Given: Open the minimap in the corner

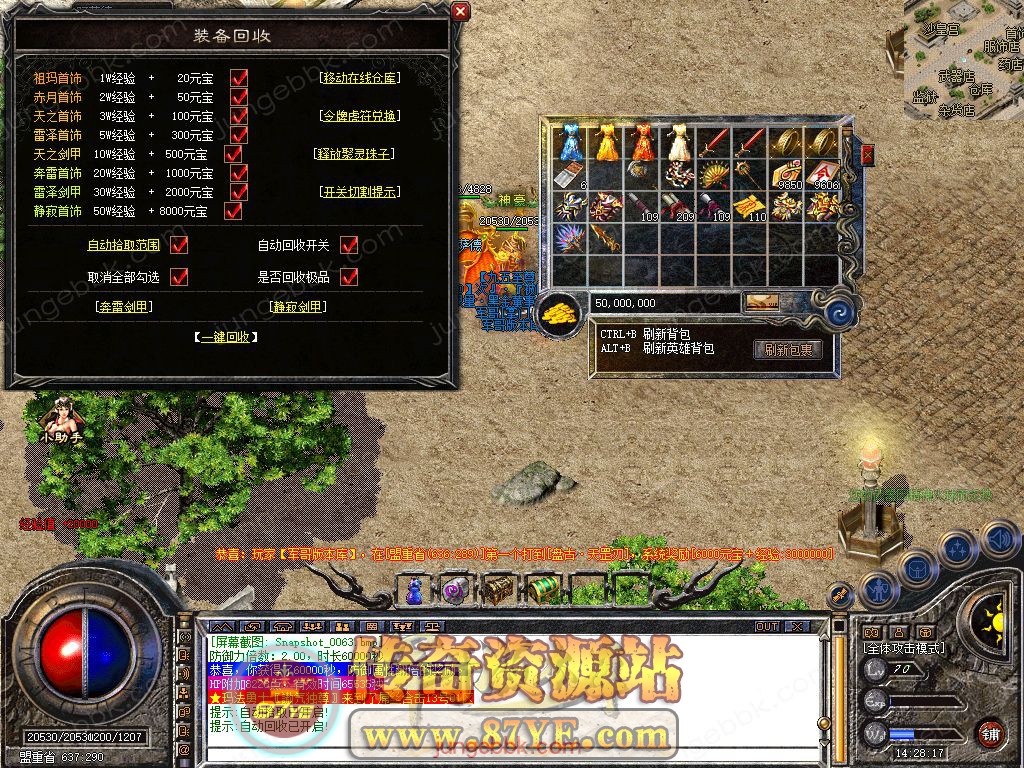Looking at the screenshot, I should pyautogui.click(x=964, y=60).
